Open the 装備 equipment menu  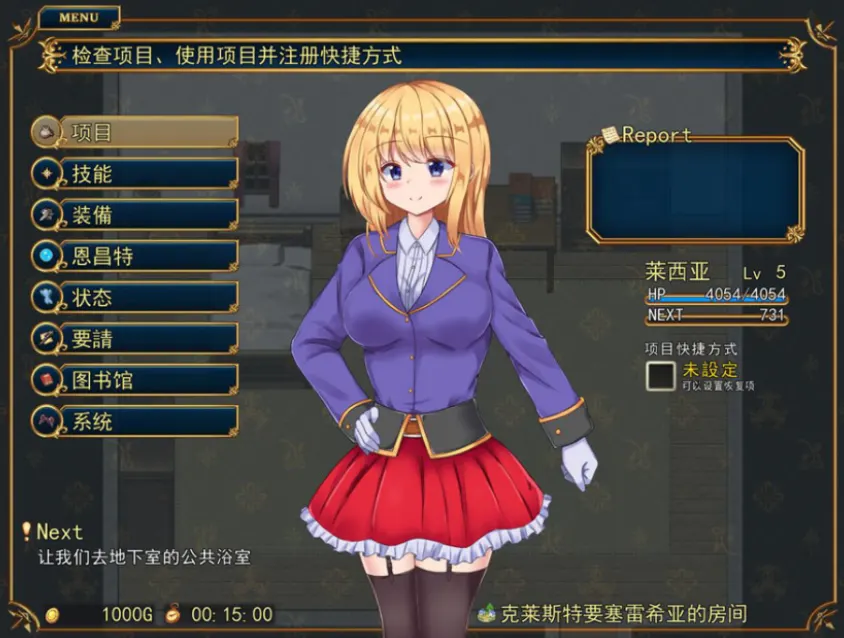(135, 215)
